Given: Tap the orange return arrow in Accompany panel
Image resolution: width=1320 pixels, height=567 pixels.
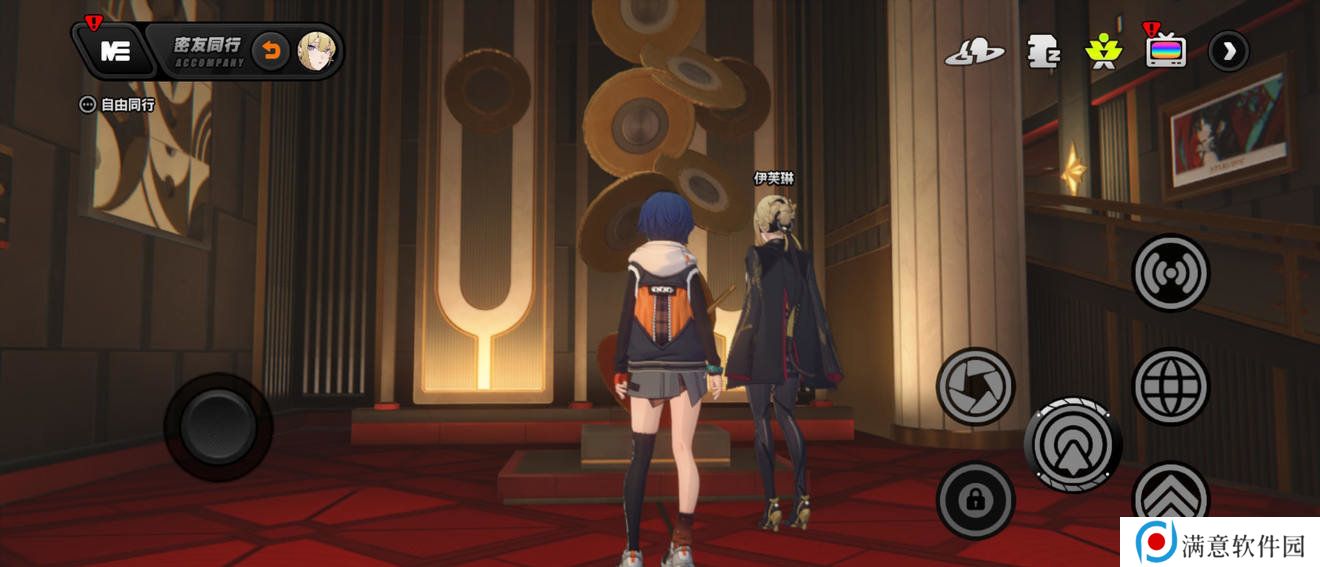Looking at the screenshot, I should pyautogui.click(x=270, y=51).
